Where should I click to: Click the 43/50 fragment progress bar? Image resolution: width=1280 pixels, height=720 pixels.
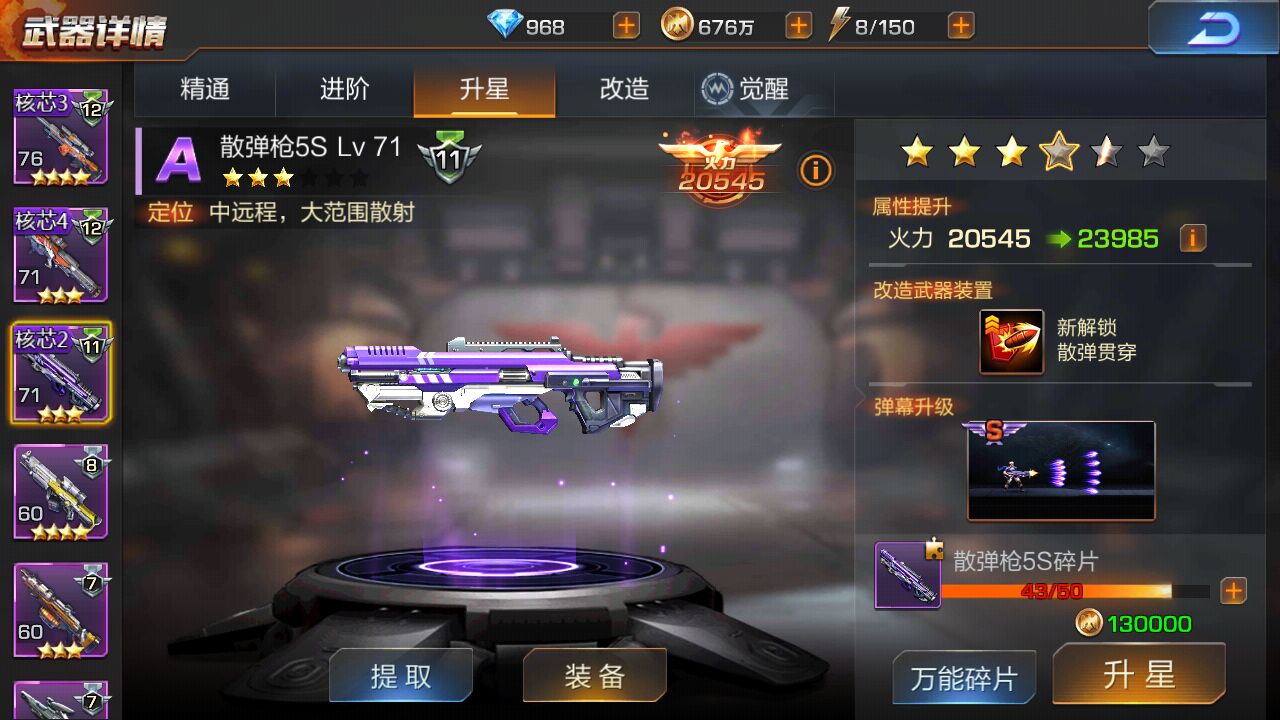point(1073,591)
